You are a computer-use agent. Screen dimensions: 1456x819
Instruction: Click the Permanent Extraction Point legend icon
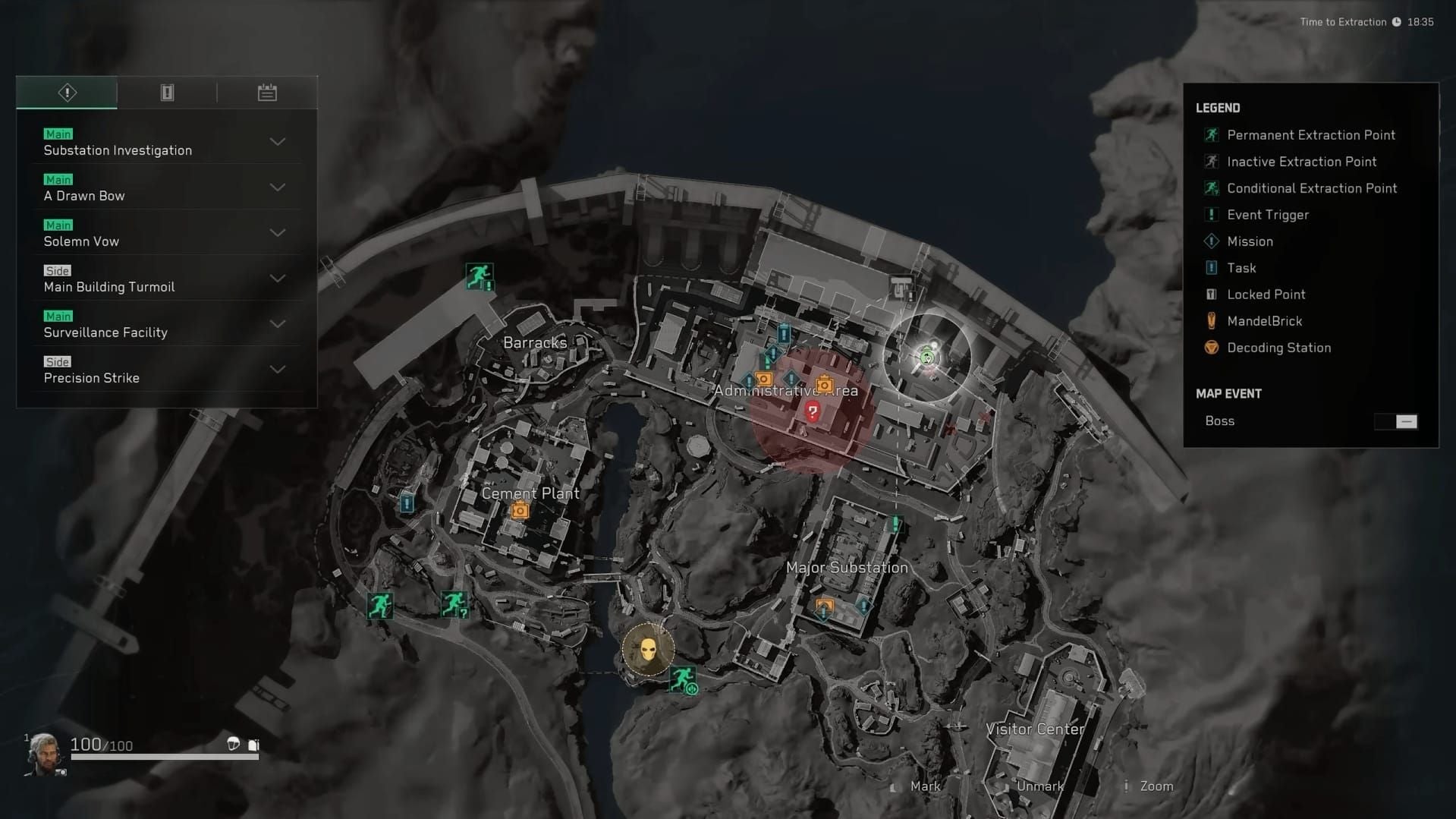click(1212, 134)
